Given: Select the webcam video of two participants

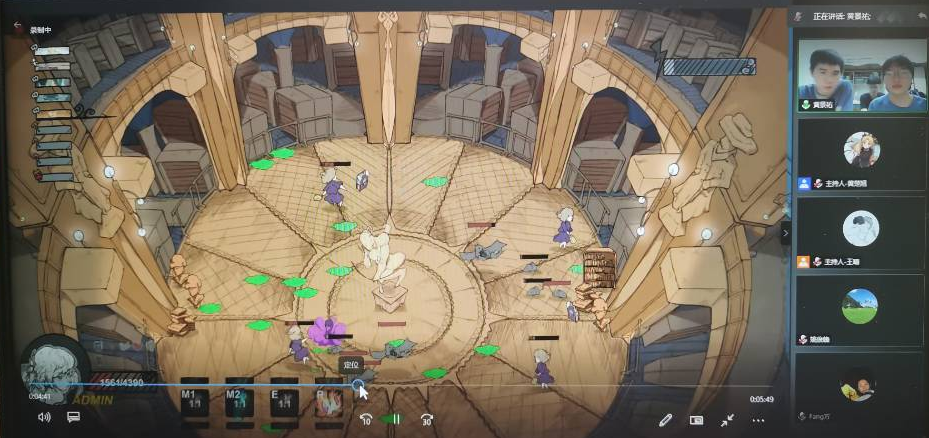Looking at the screenshot, I should pyautogui.click(x=861, y=79).
